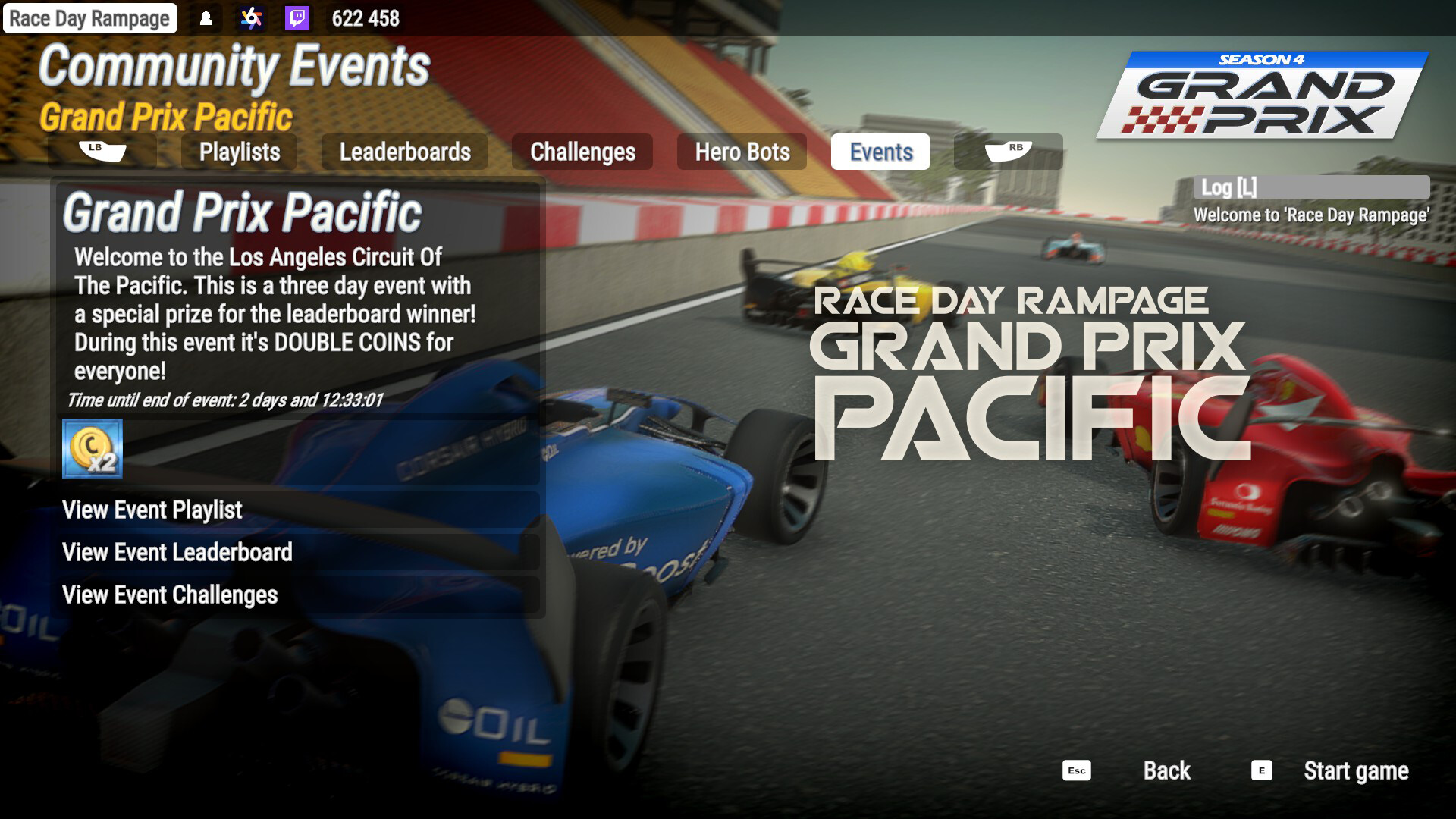
Task: Open View Event Leaderboard
Action: click(x=177, y=553)
